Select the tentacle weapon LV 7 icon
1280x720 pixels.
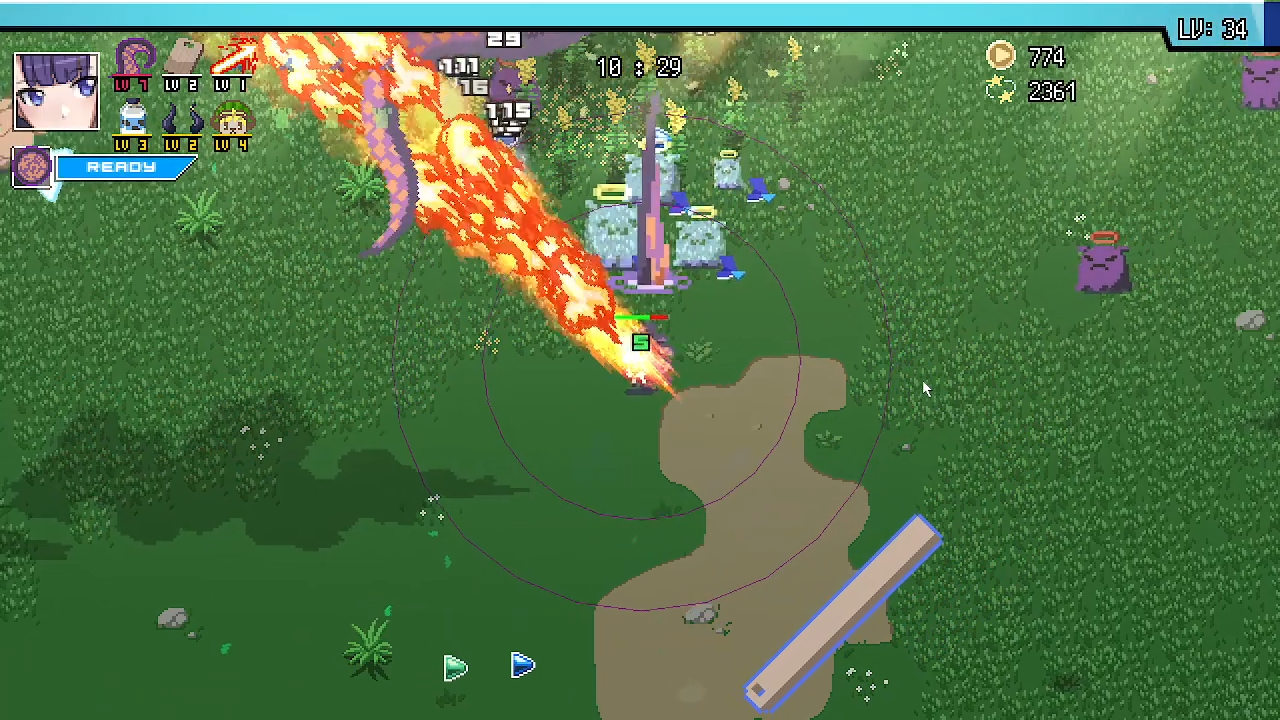tap(133, 60)
